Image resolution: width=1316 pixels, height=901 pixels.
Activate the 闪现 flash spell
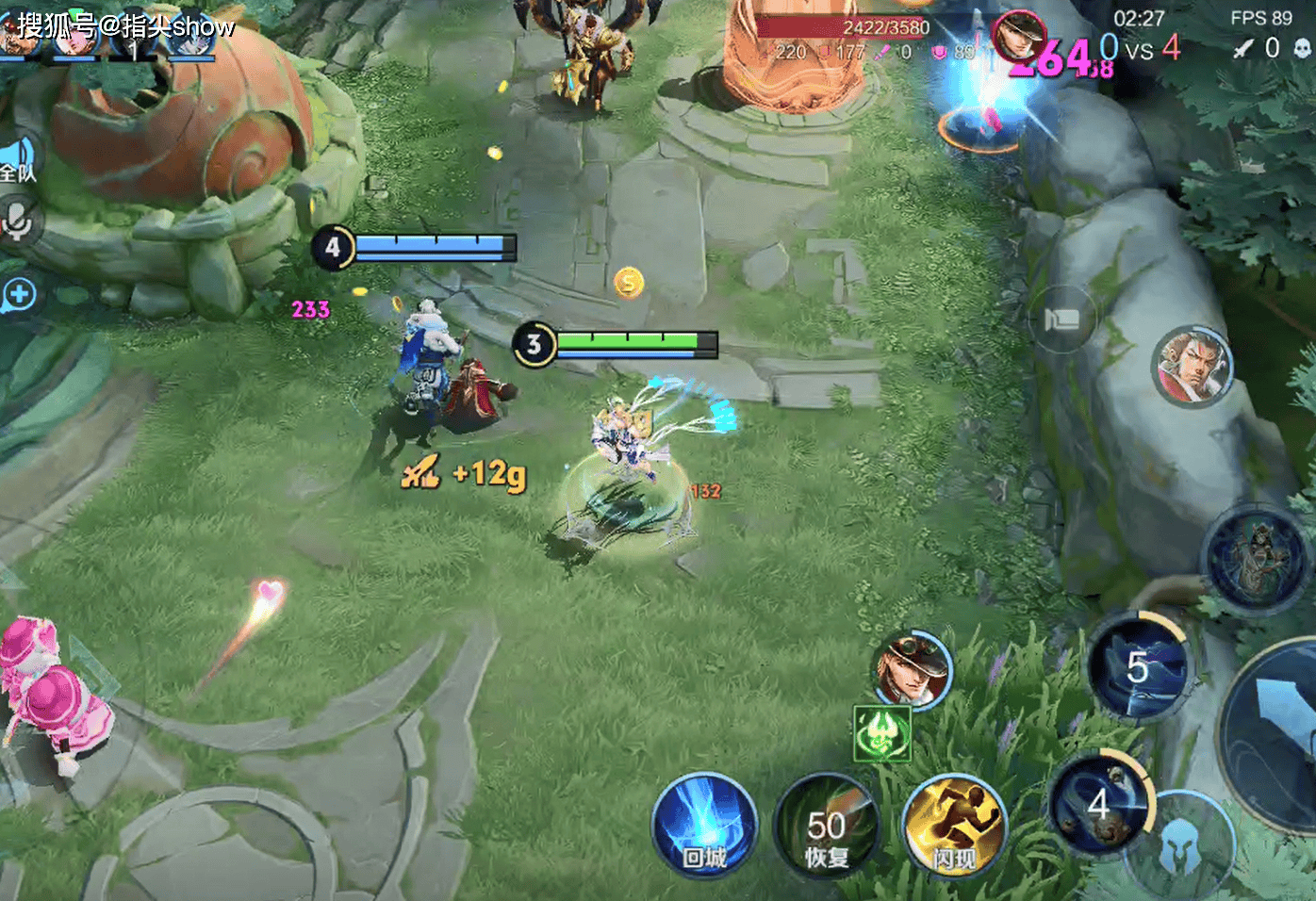point(953,827)
